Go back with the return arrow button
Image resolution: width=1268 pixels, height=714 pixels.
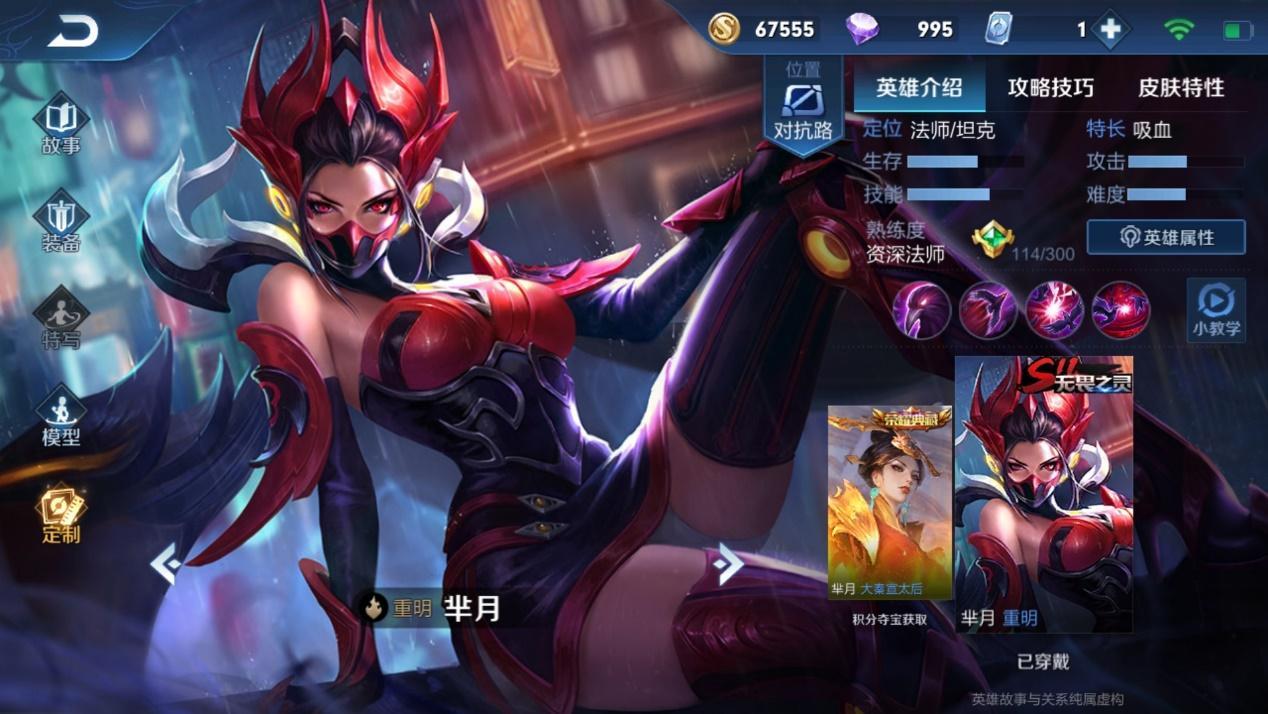point(73,33)
